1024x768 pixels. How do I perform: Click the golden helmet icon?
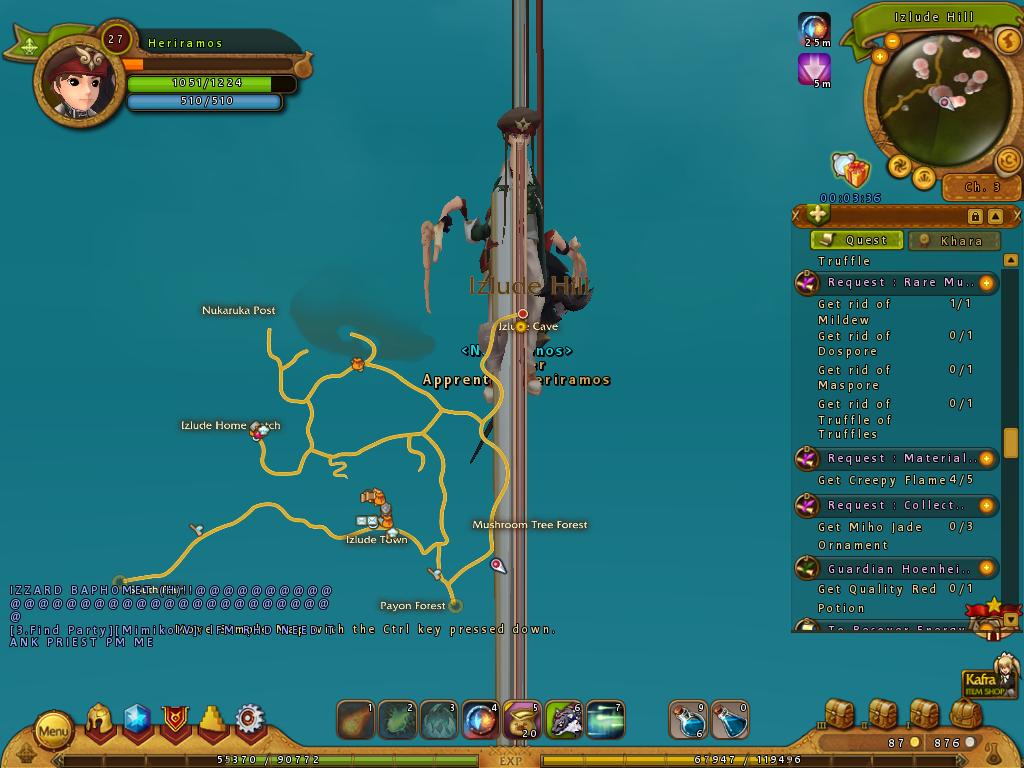click(99, 720)
